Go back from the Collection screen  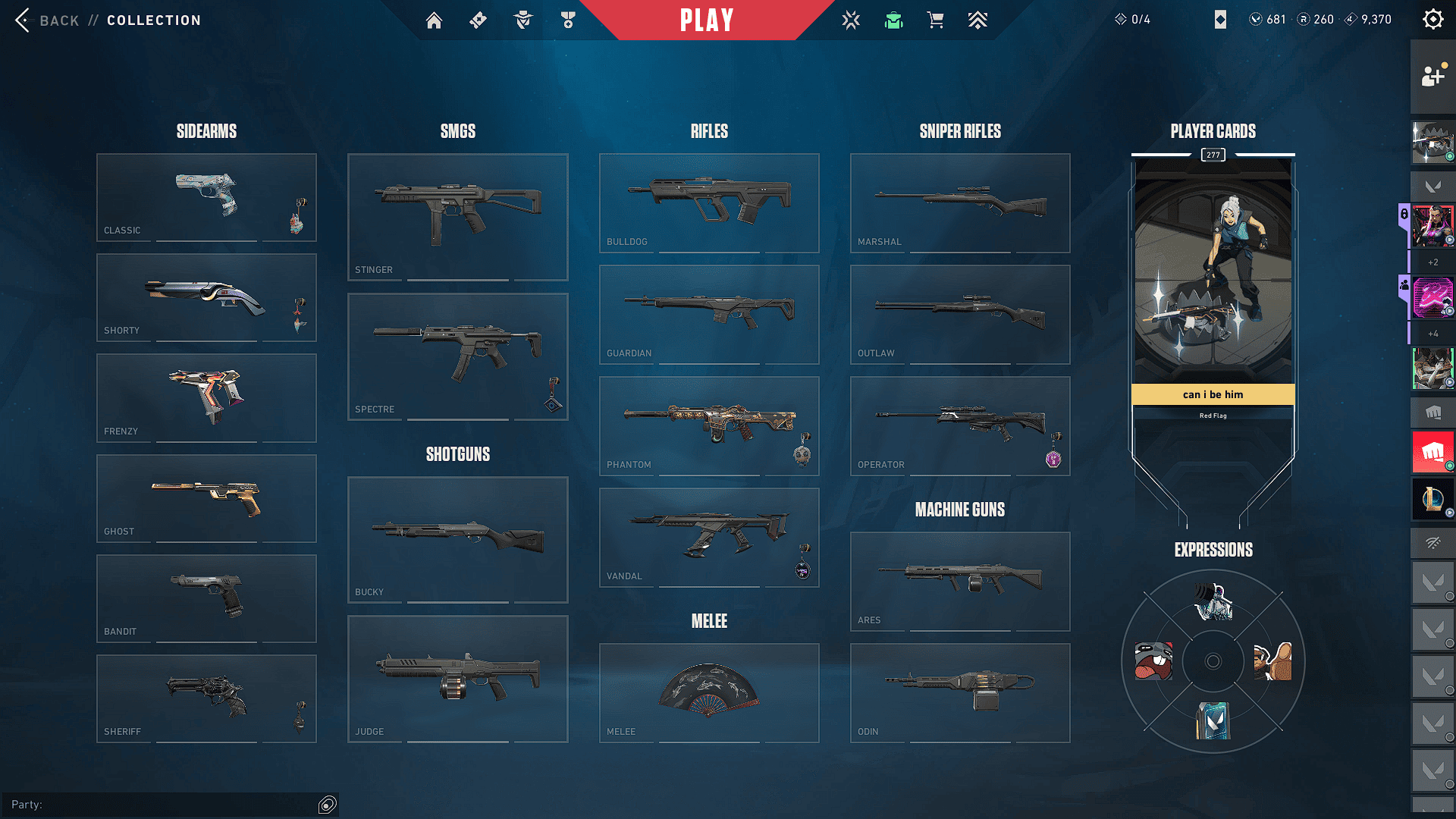(47, 20)
